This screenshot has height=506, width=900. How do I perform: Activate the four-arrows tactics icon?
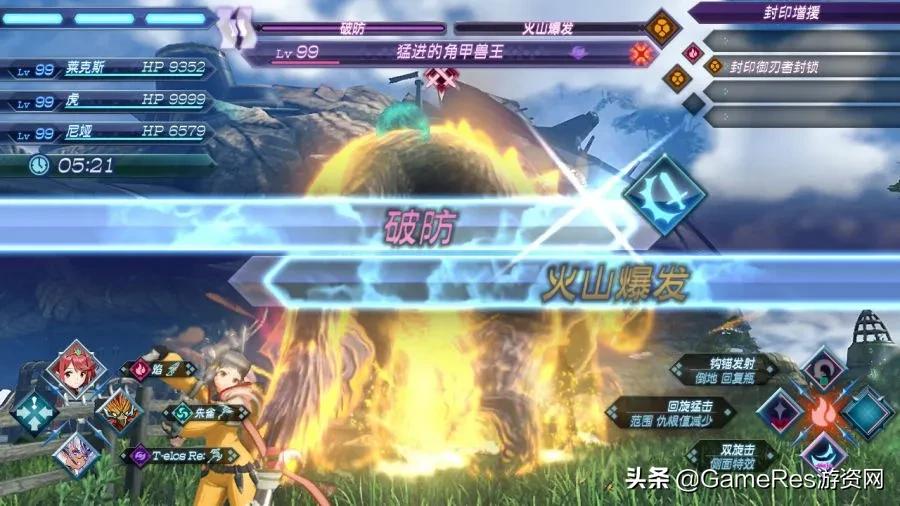coord(34,411)
